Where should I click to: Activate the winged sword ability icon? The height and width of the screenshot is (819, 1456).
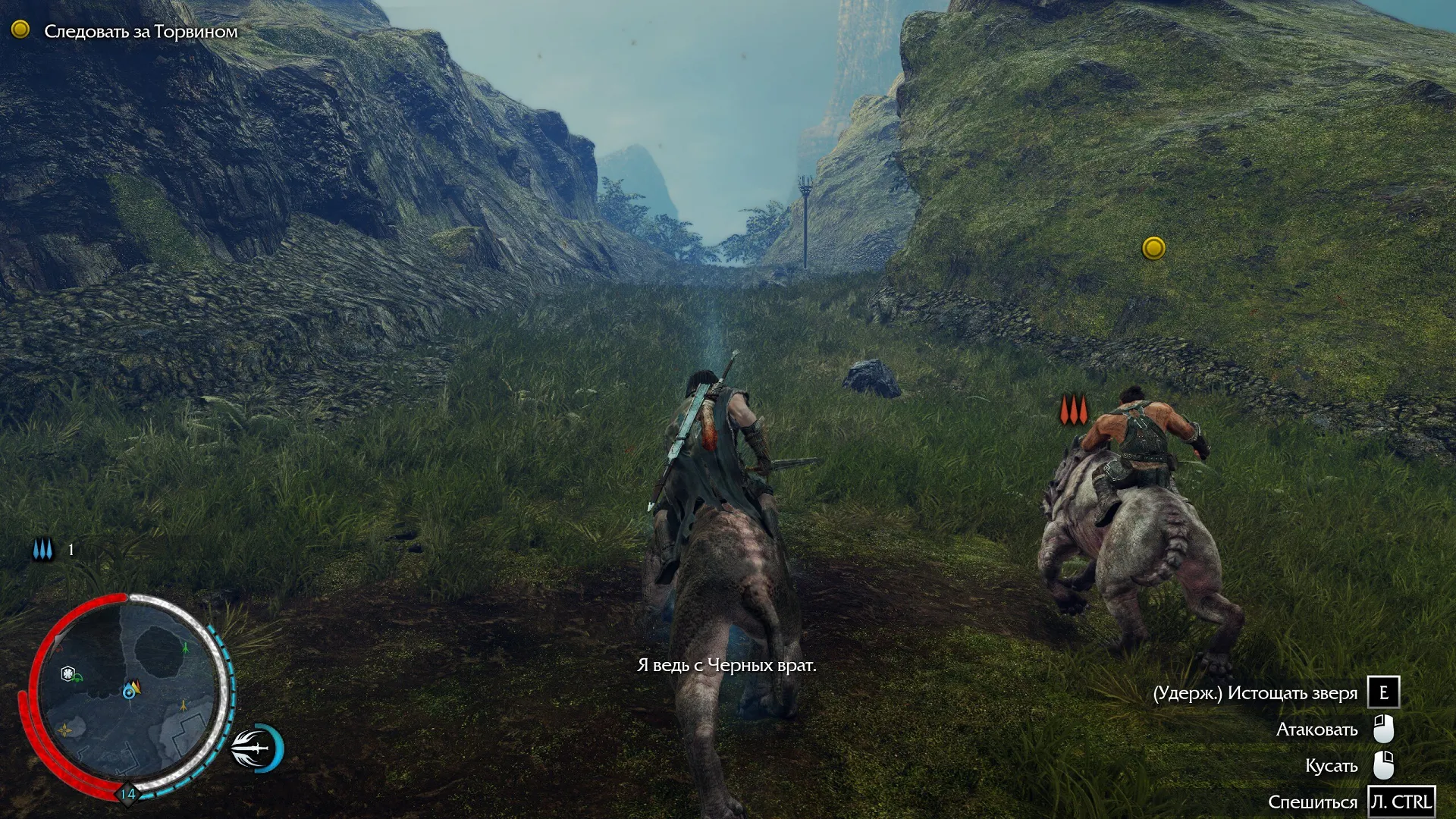pyautogui.click(x=256, y=748)
